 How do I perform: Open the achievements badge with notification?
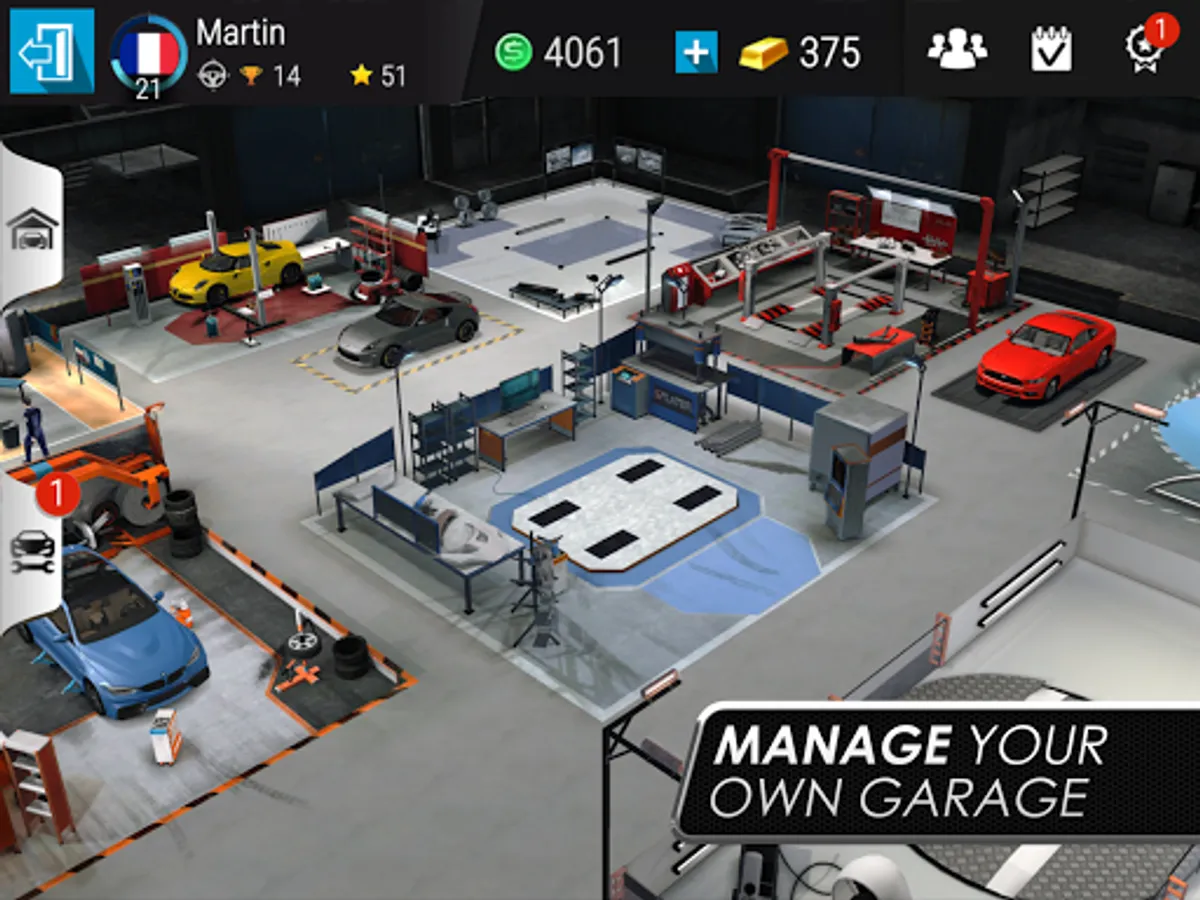[x=1144, y=48]
